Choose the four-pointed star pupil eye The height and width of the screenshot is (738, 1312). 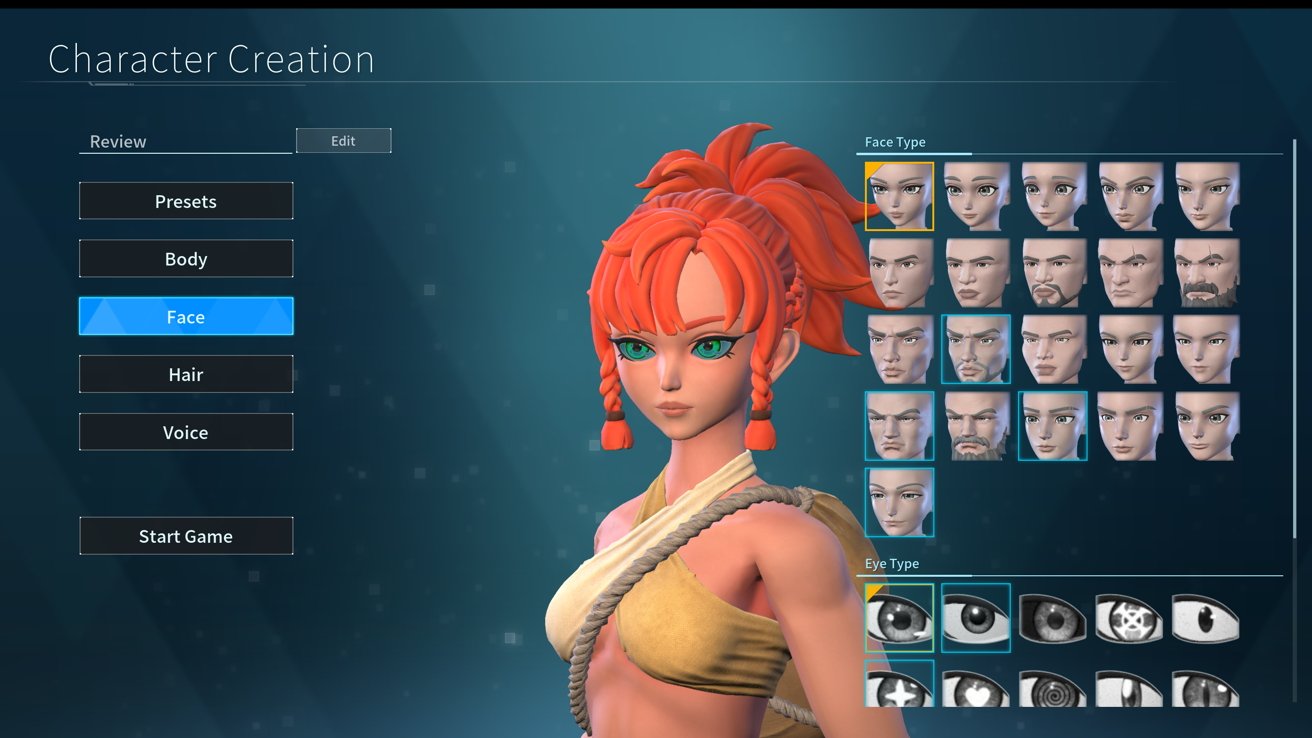pos(899,688)
